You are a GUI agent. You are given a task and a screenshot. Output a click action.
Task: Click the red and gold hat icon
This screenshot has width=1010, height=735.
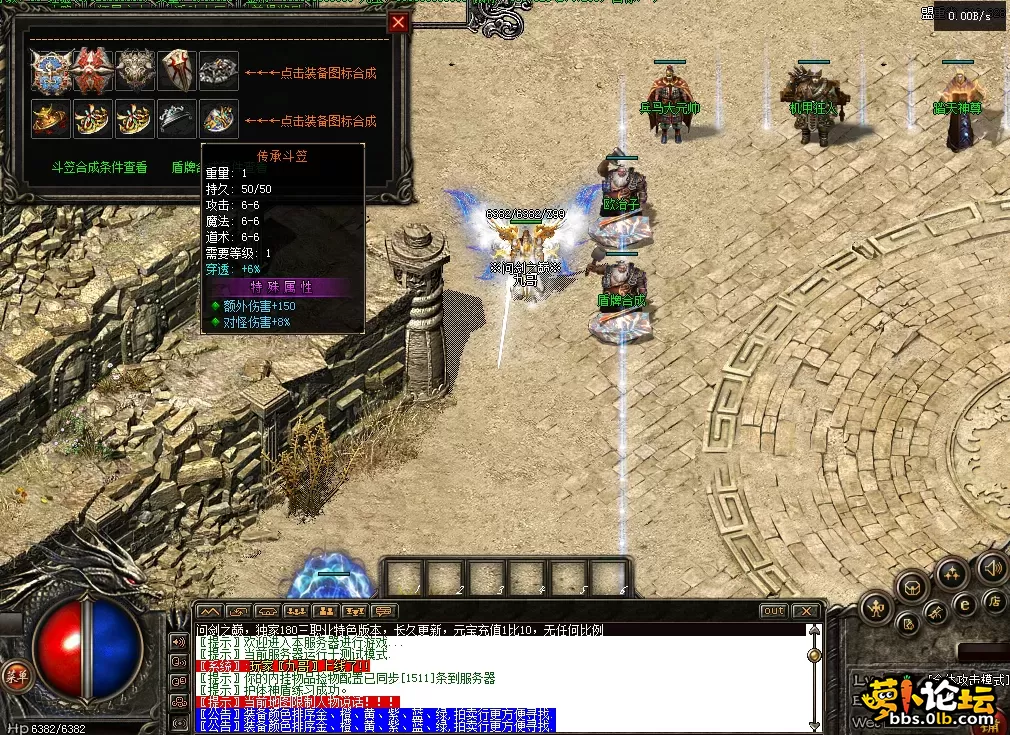50,119
